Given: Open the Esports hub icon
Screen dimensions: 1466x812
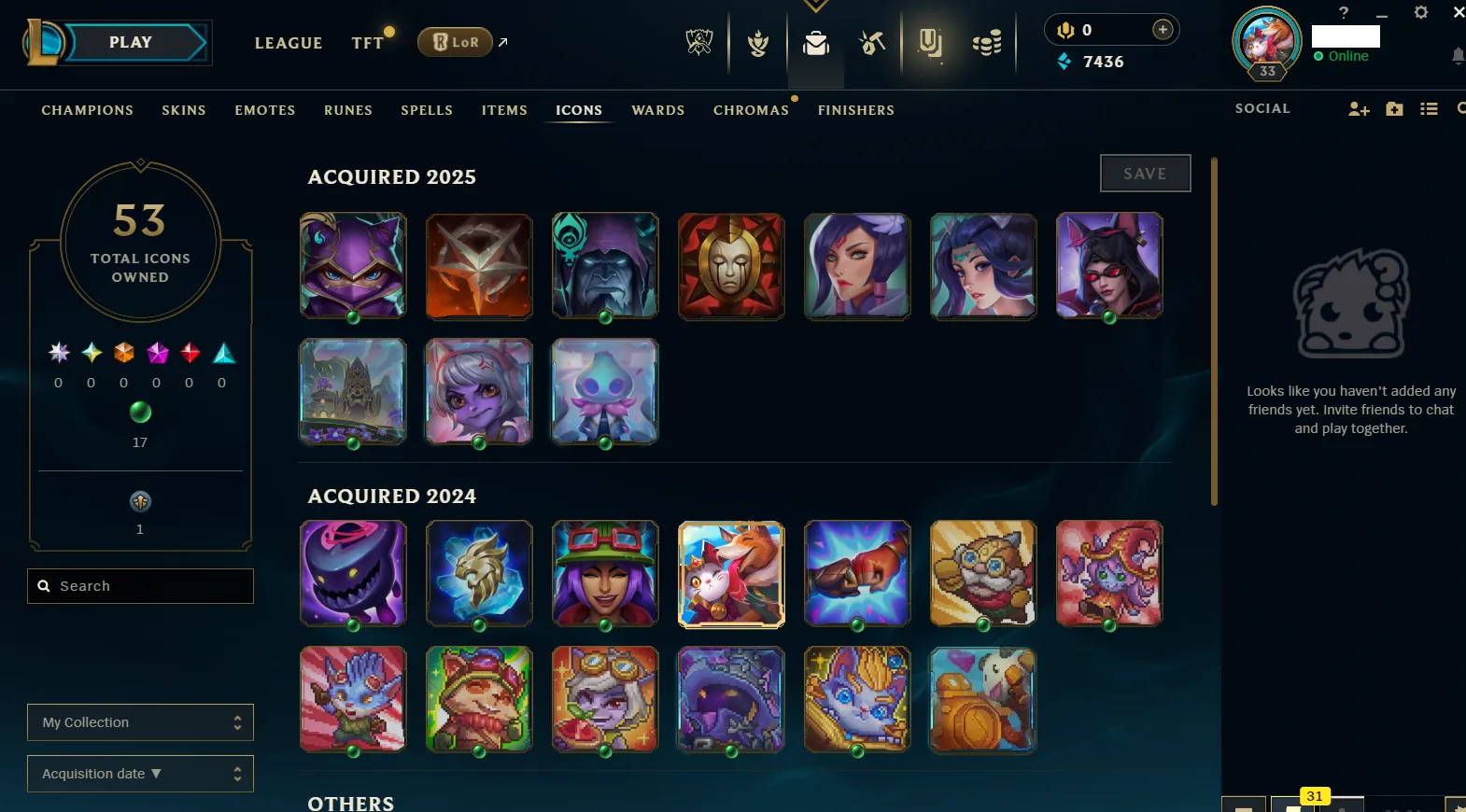Looking at the screenshot, I should pos(700,43).
